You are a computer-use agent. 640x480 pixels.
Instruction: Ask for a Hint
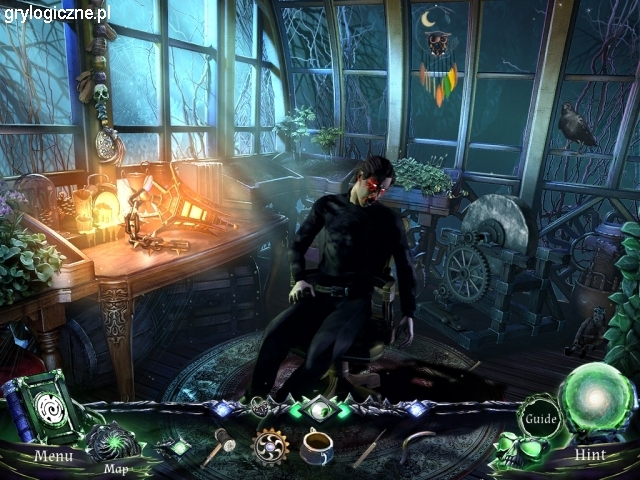(592, 455)
